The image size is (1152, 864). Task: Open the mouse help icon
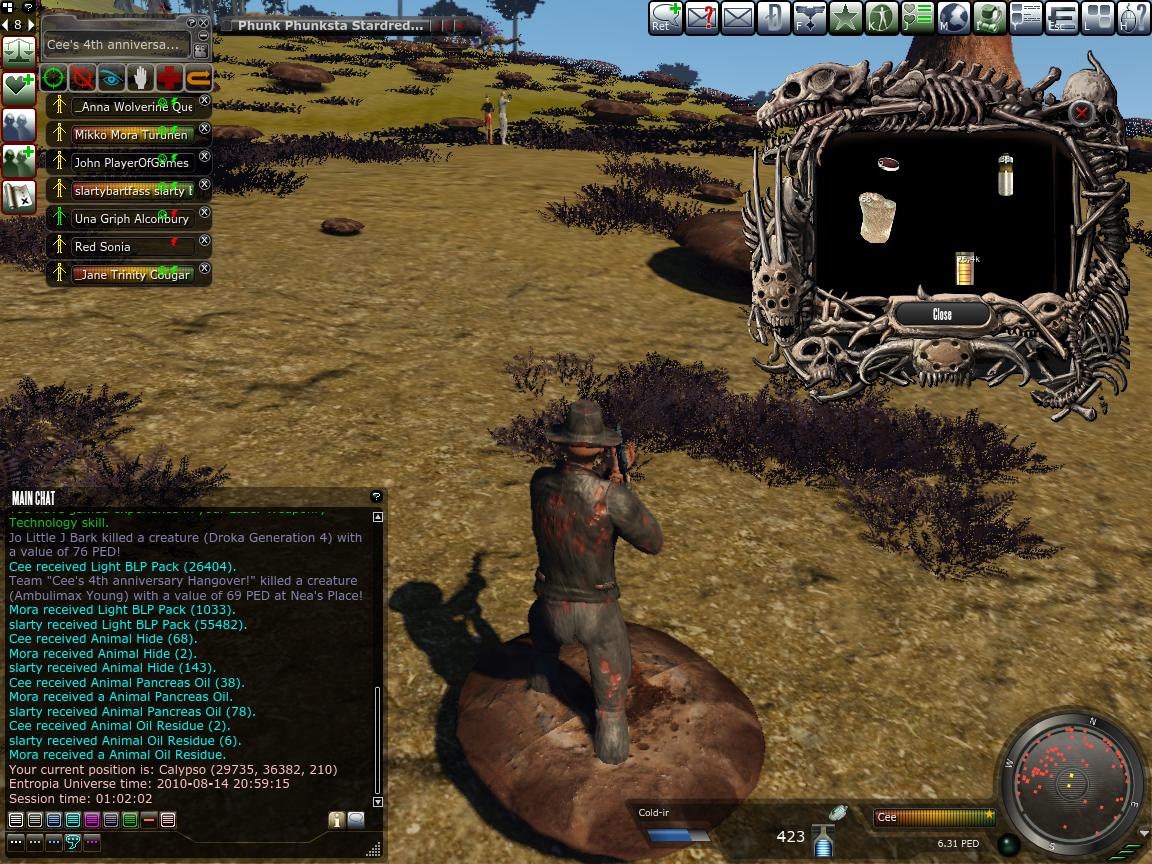1134,18
